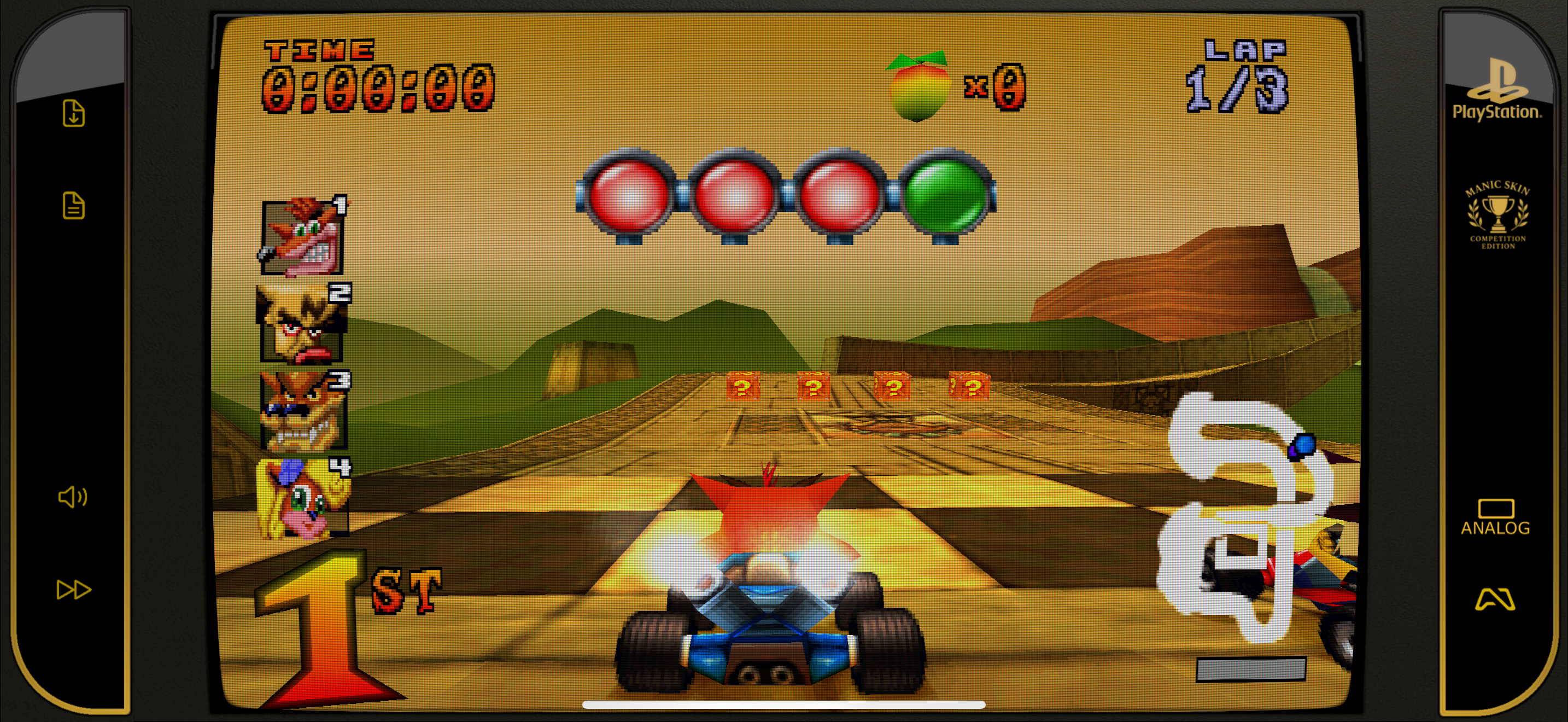Toggle the emulator sound speaker icon
Image resolution: width=1568 pixels, height=722 pixels.
(x=72, y=497)
